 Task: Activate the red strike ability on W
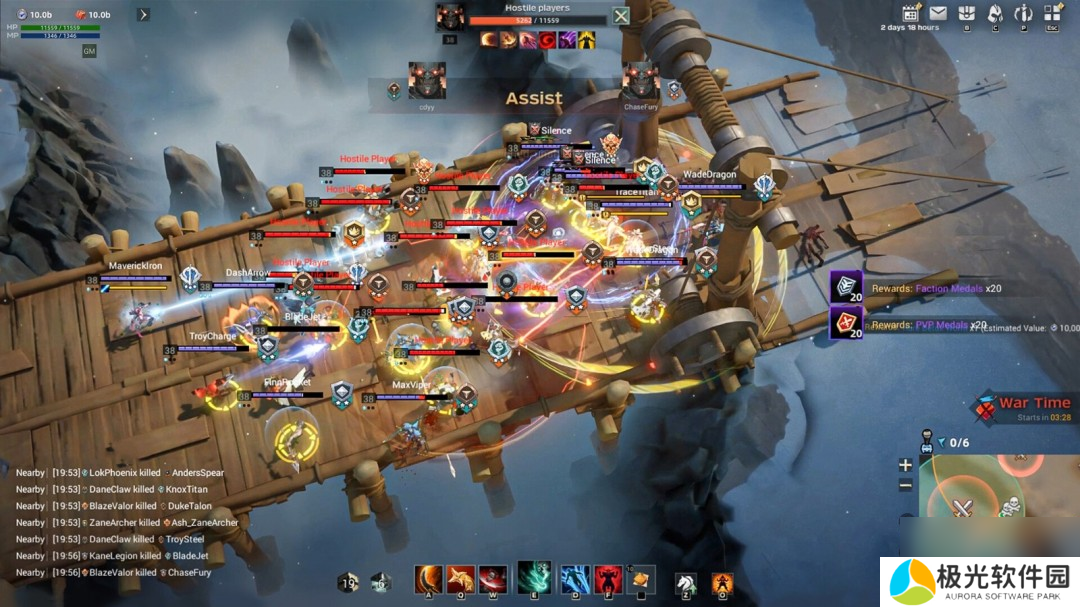(492, 580)
